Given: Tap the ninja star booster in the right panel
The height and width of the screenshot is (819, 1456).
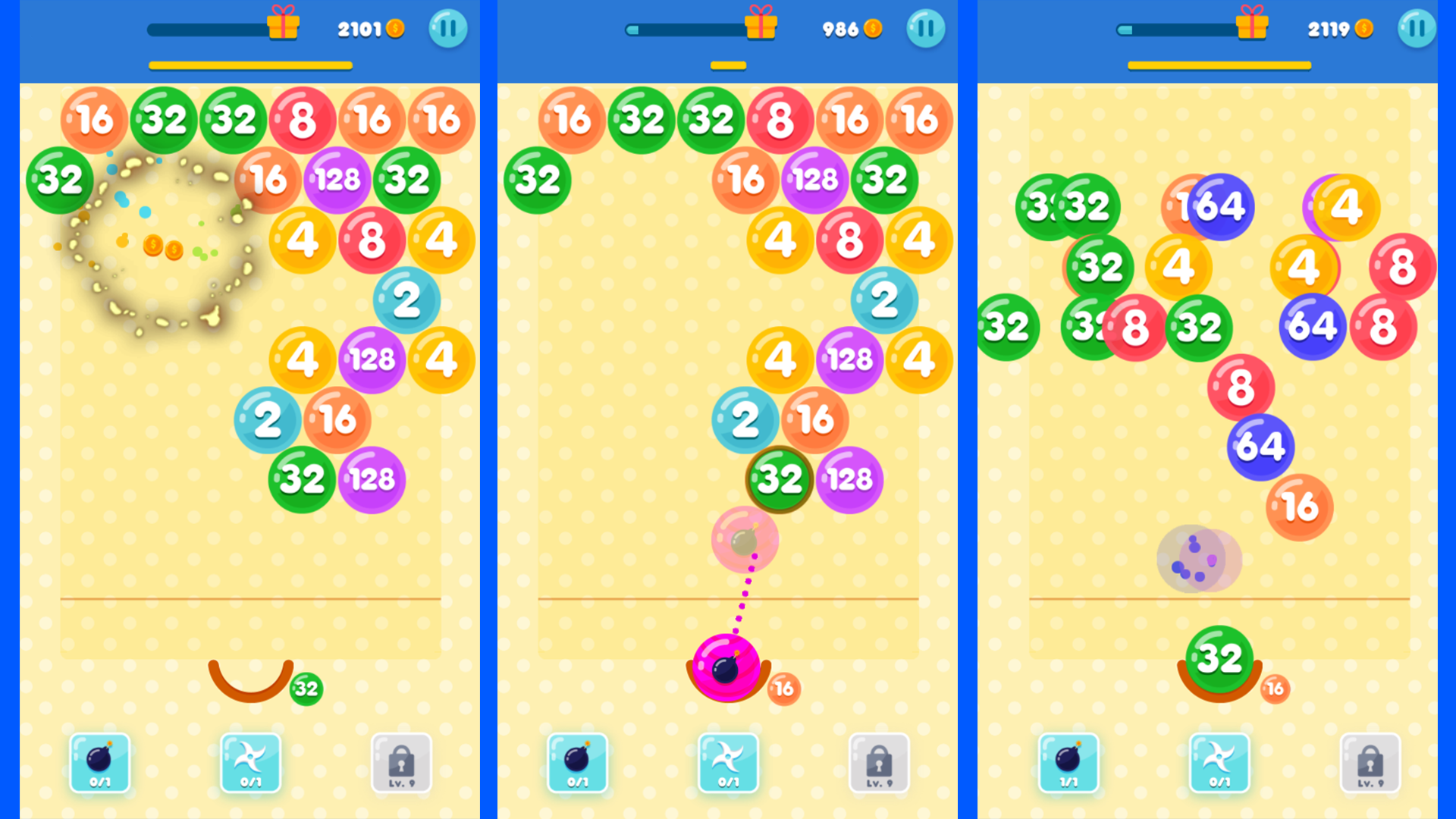Looking at the screenshot, I should (1220, 764).
